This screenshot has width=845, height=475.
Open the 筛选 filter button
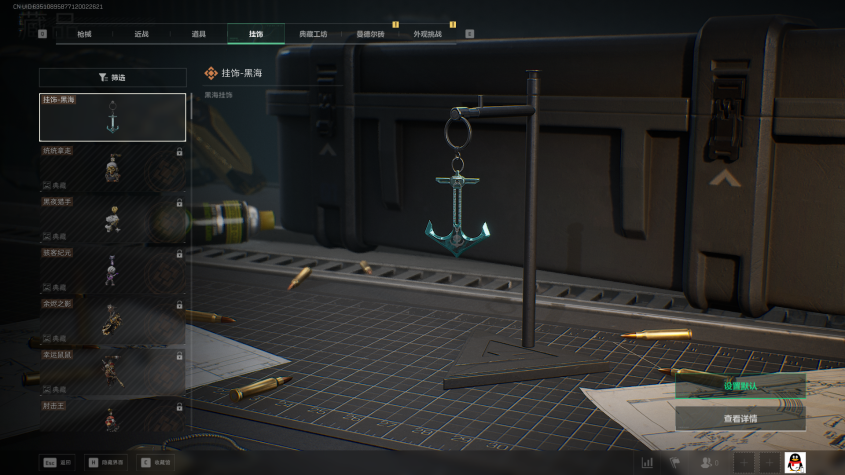point(113,77)
